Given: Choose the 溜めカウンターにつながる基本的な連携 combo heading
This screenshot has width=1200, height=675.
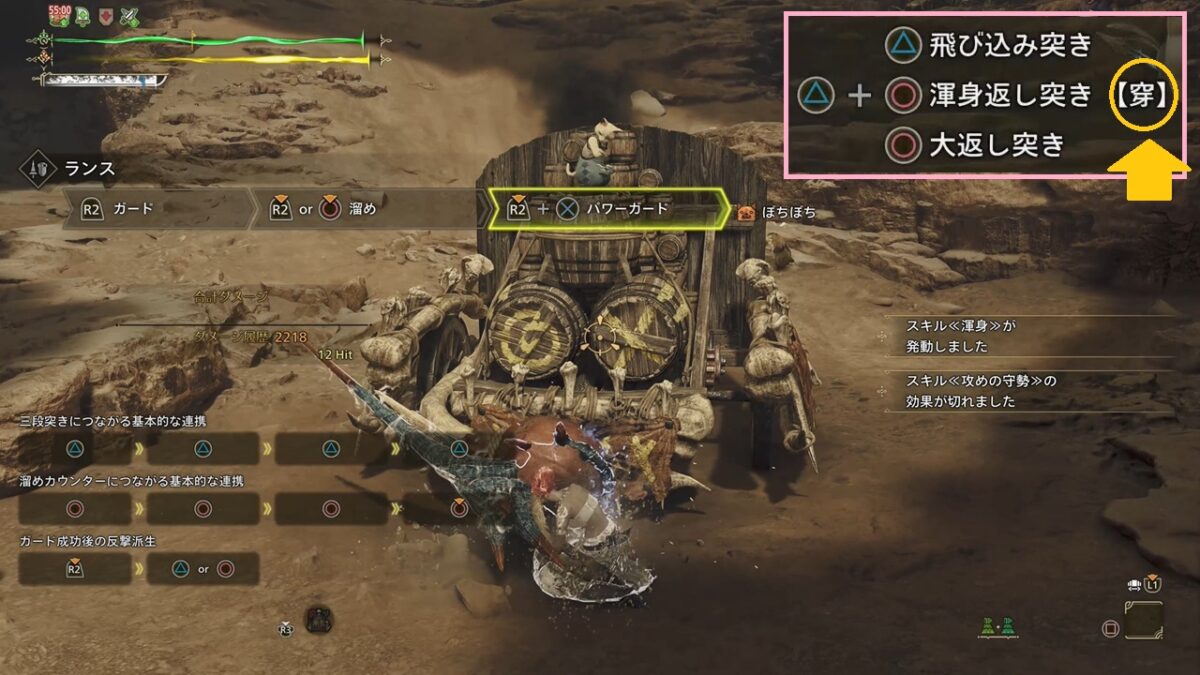Looking at the screenshot, I should (x=131, y=481).
